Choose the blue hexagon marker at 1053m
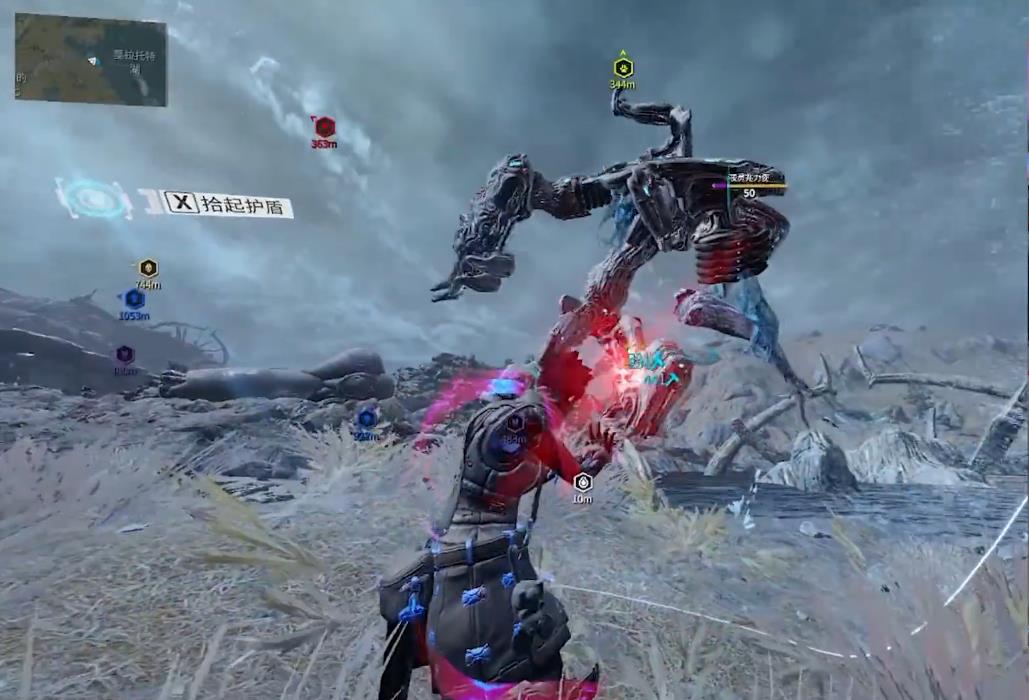 click(x=134, y=299)
